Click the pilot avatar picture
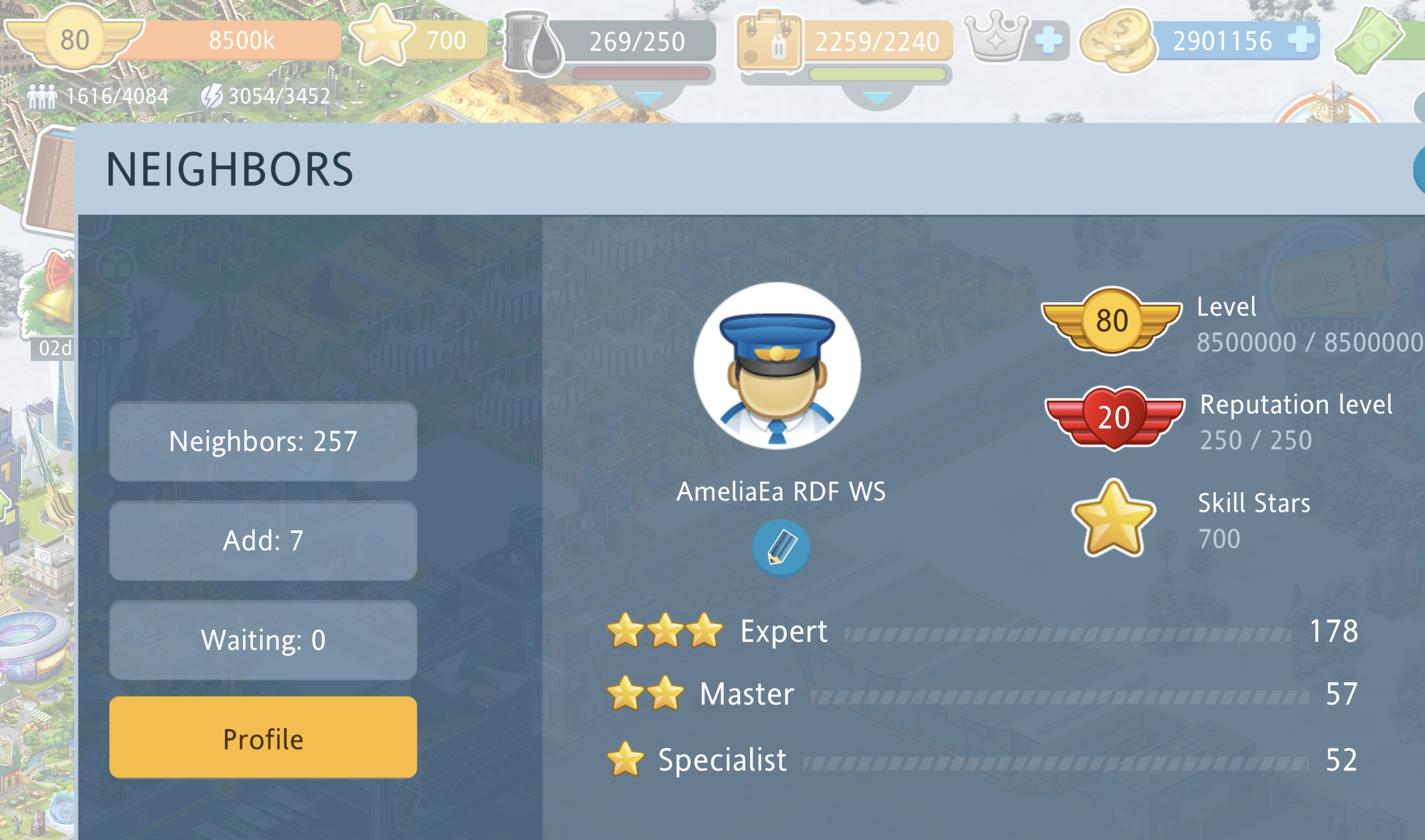Viewport: 1425px width, 840px height. (x=777, y=366)
